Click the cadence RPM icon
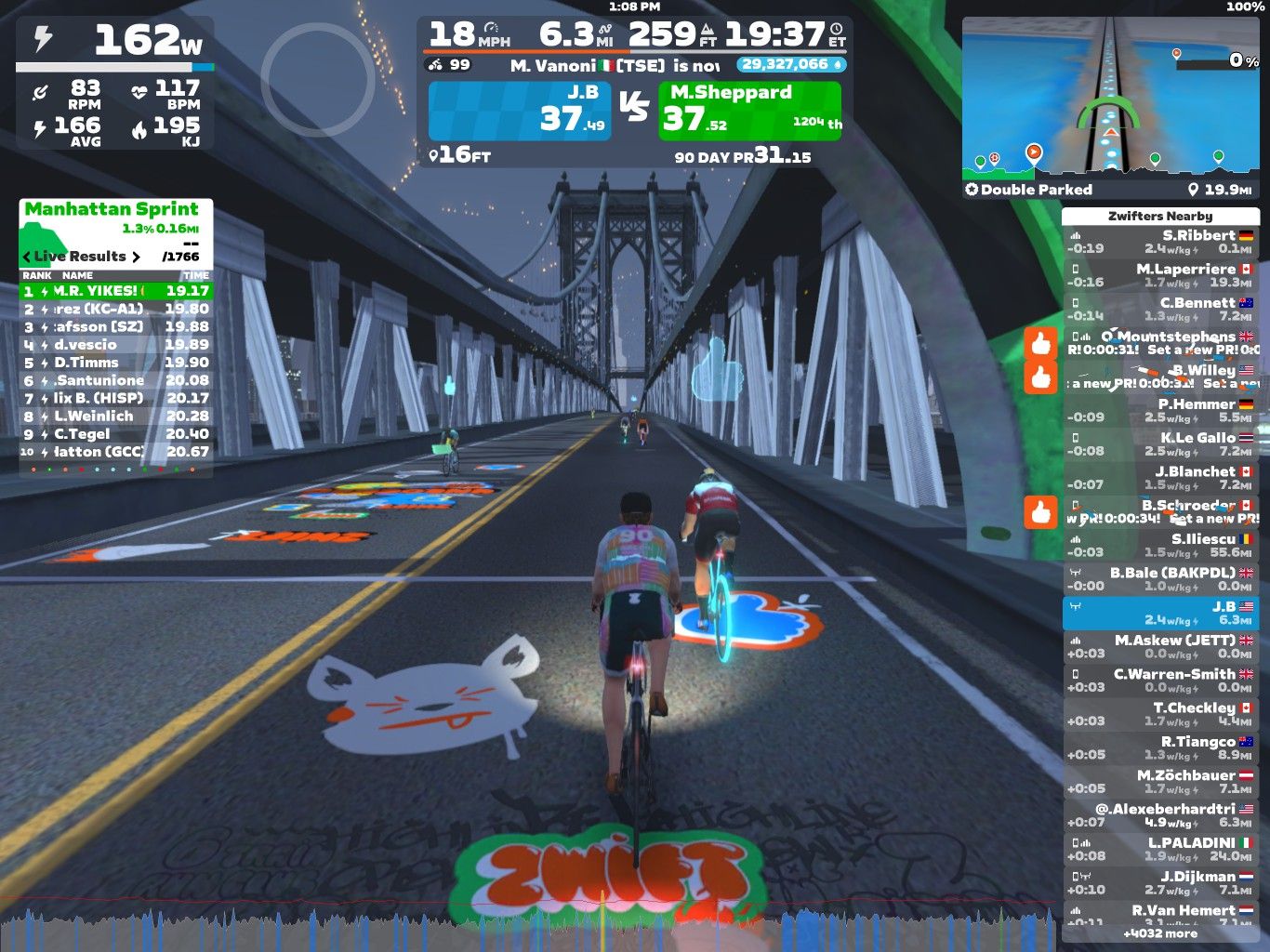Image resolution: width=1270 pixels, height=952 pixels. click(39, 90)
